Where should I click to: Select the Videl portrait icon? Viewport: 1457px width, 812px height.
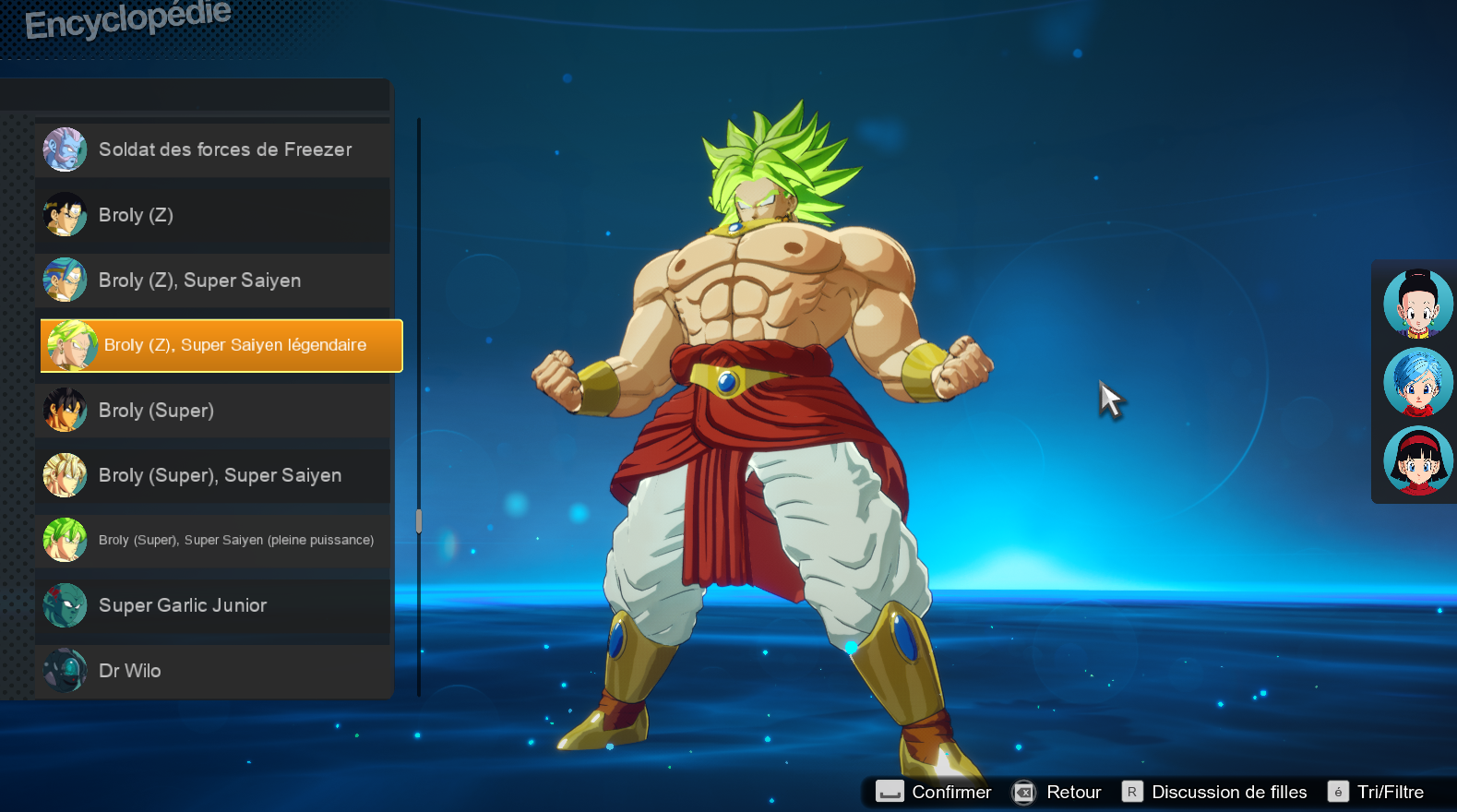pos(1418,460)
